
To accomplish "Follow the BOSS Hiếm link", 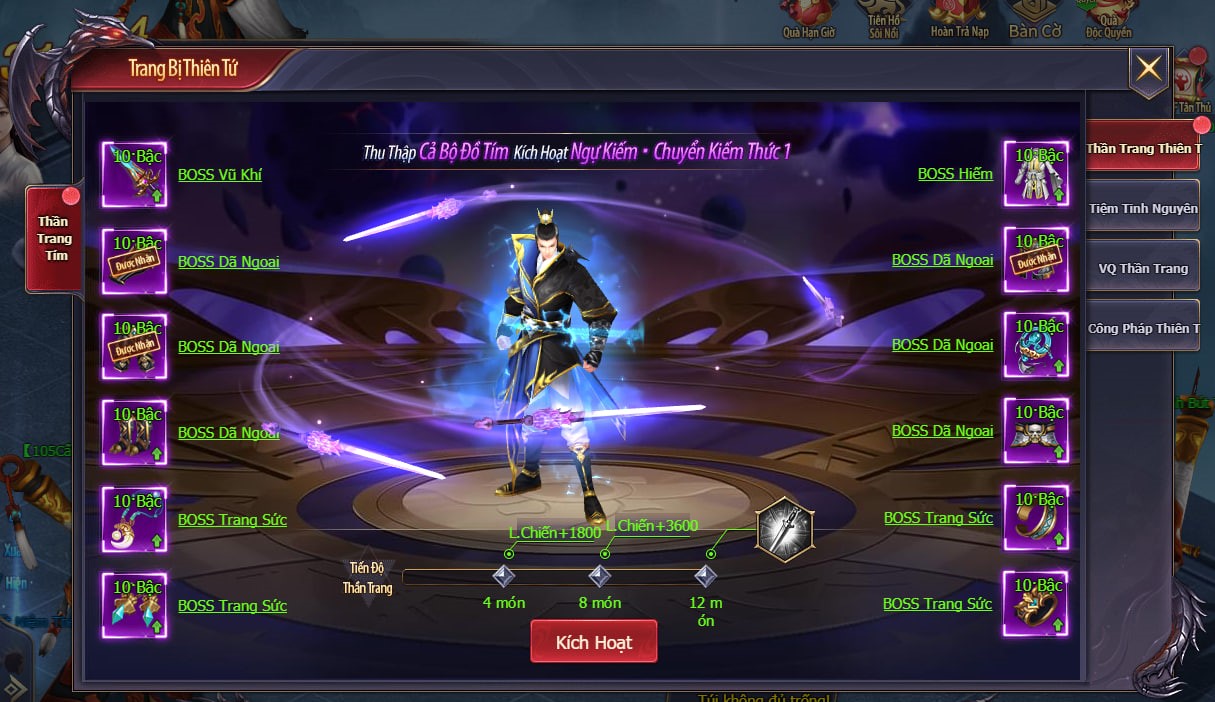I will (x=955, y=174).
